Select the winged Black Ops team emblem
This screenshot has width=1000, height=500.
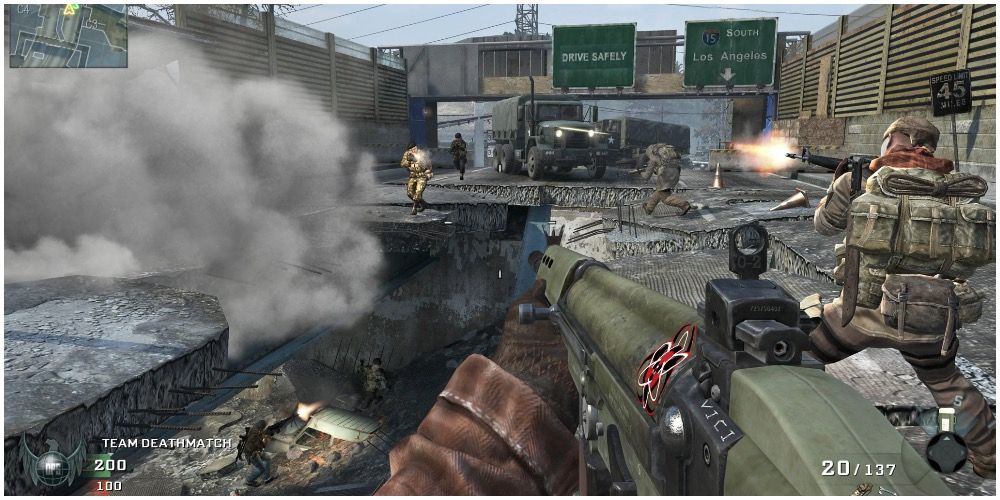52,463
